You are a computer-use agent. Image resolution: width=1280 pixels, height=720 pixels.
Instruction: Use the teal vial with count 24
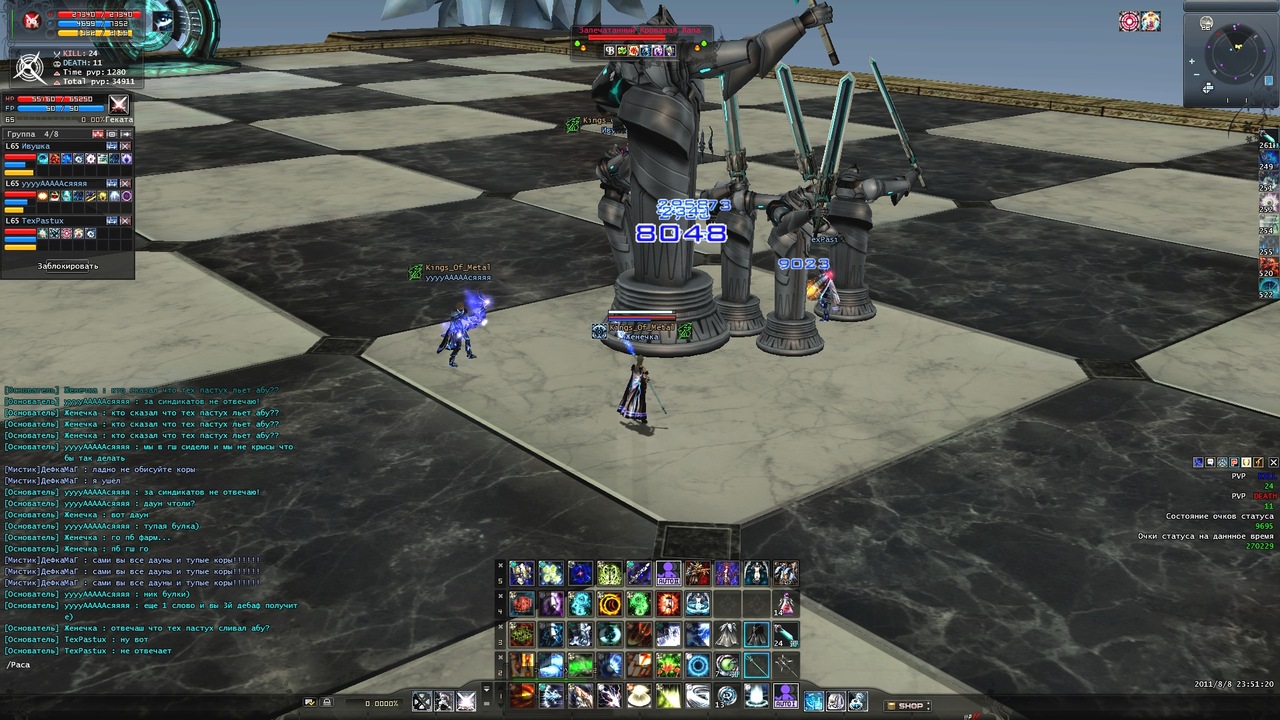tap(786, 634)
